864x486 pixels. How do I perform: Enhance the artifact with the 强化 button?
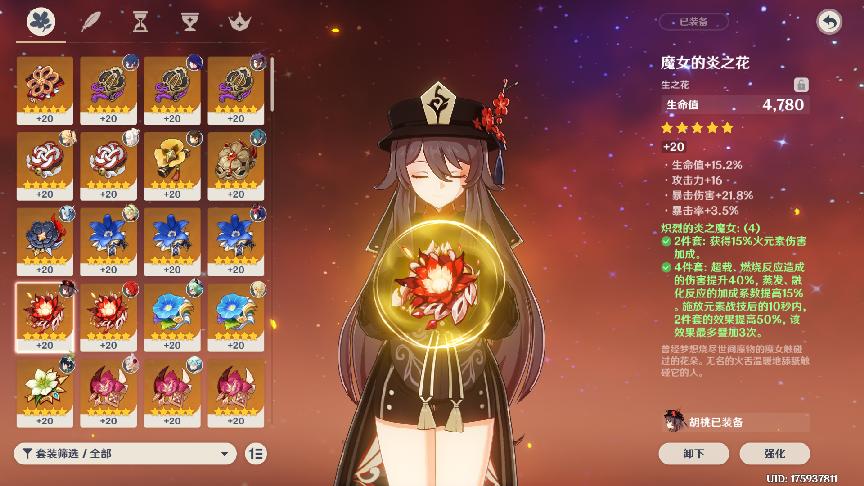(774, 453)
